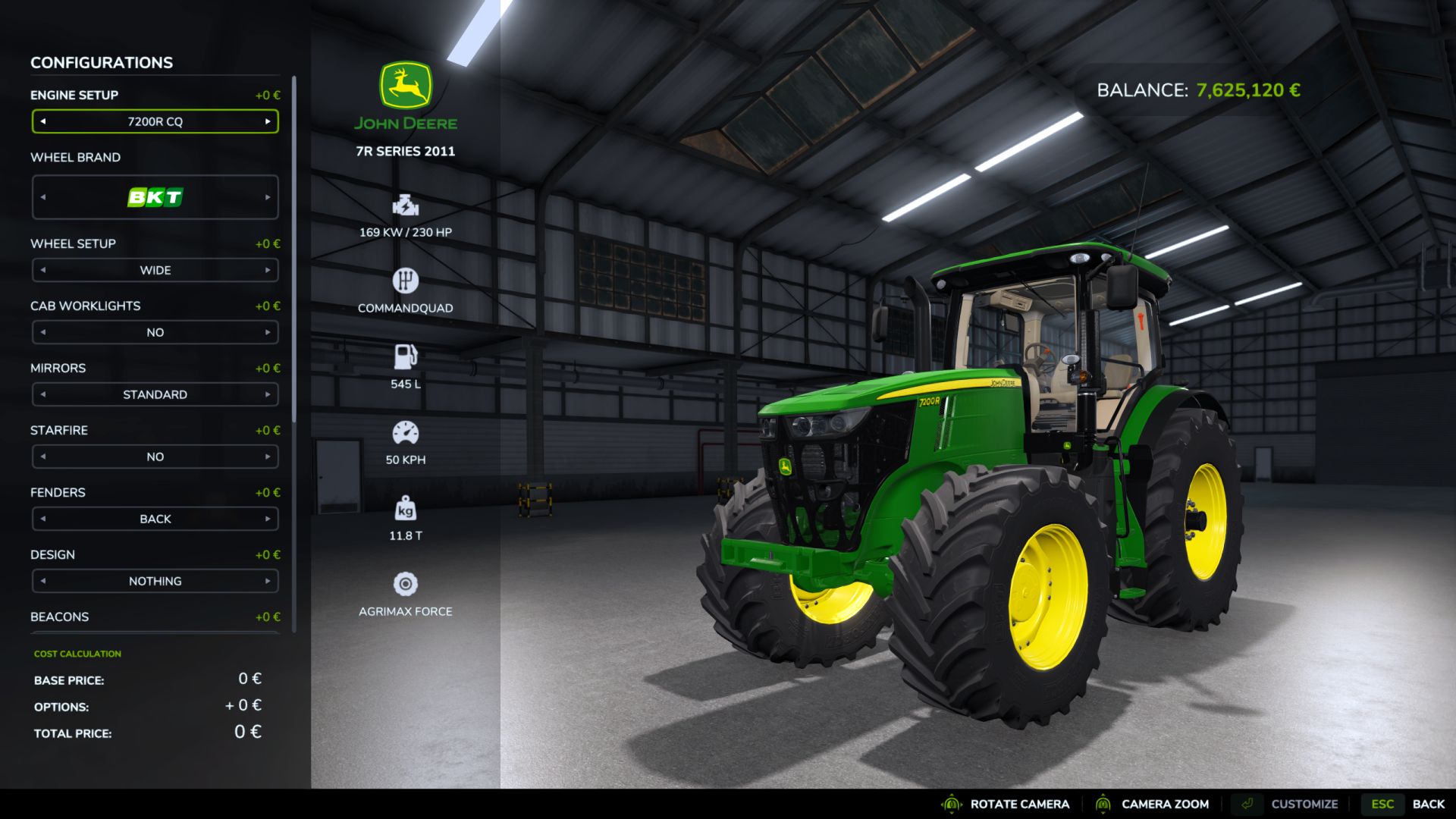Click left arrow on Starfire

tap(43, 457)
